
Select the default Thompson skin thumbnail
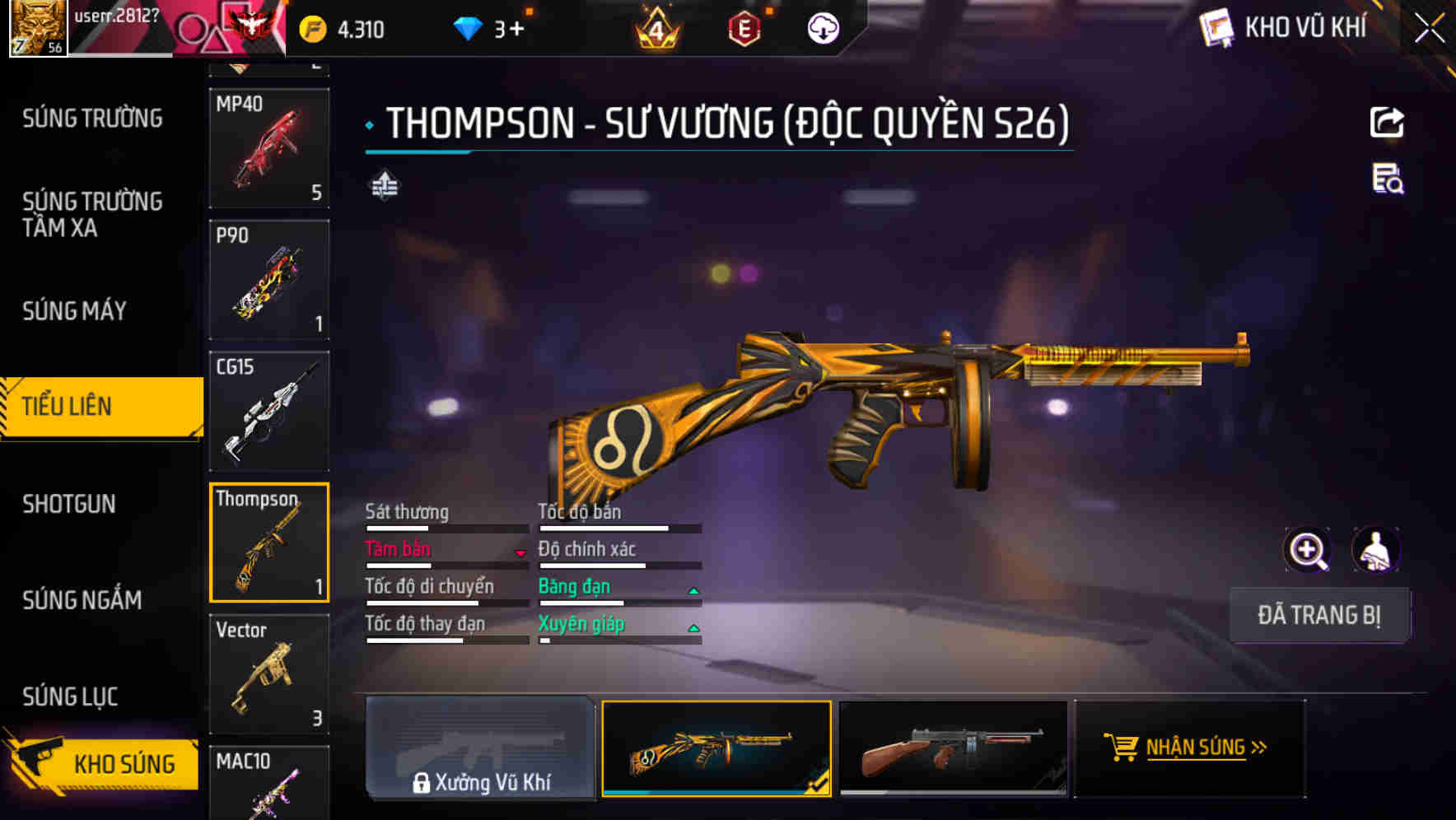[954, 749]
